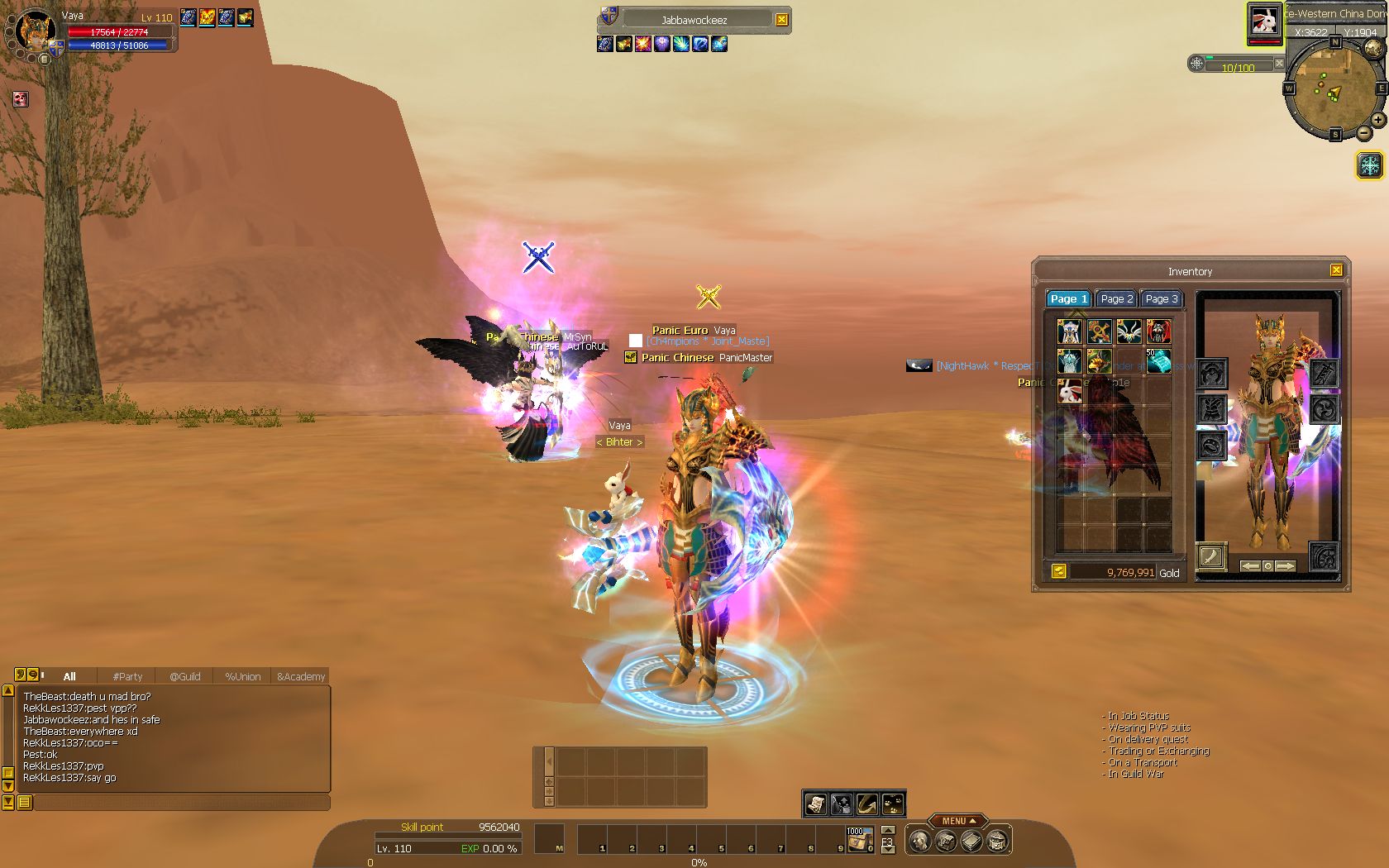The width and height of the screenshot is (1389, 868).
Task: Select the red winged devil costume item
Action: [1158, 331]
